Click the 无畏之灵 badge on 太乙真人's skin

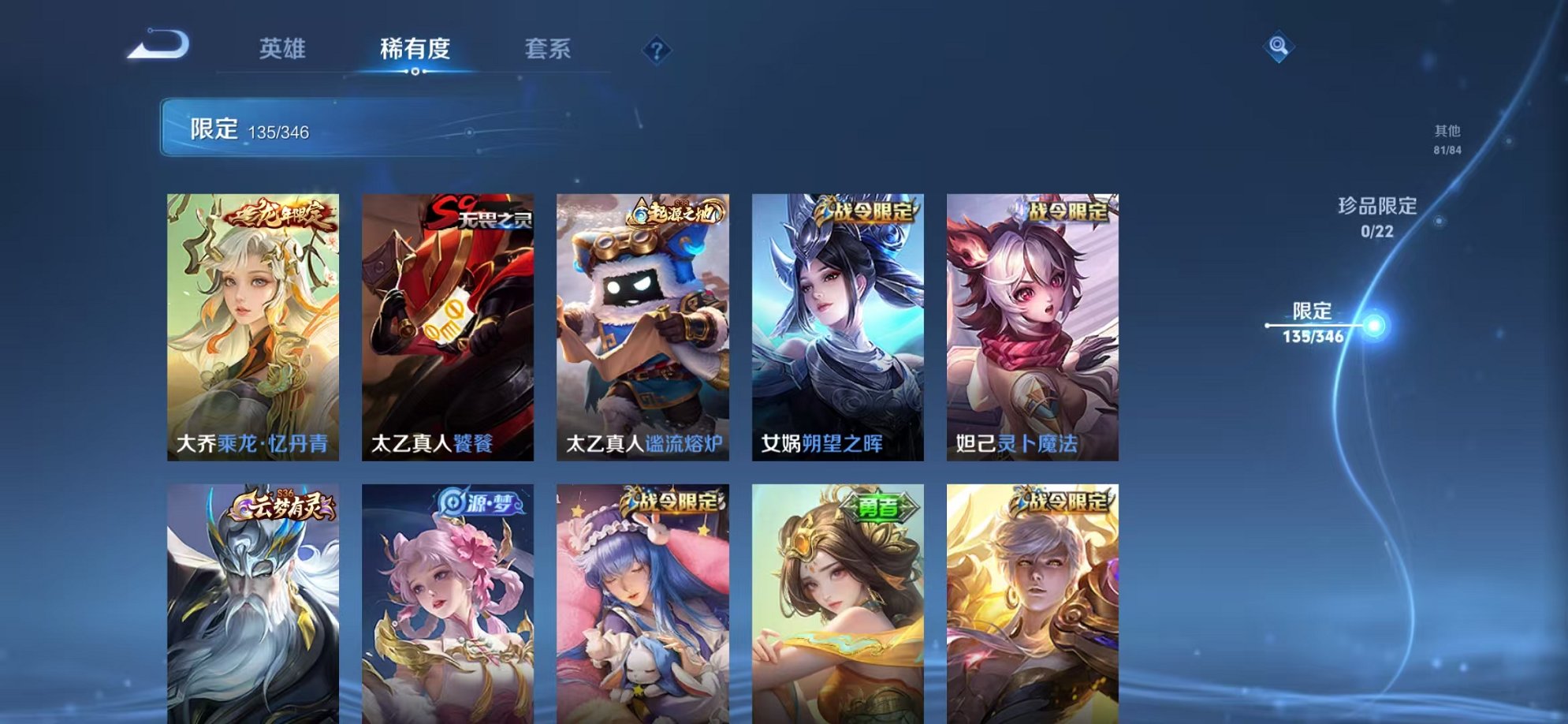pos(482,219)
